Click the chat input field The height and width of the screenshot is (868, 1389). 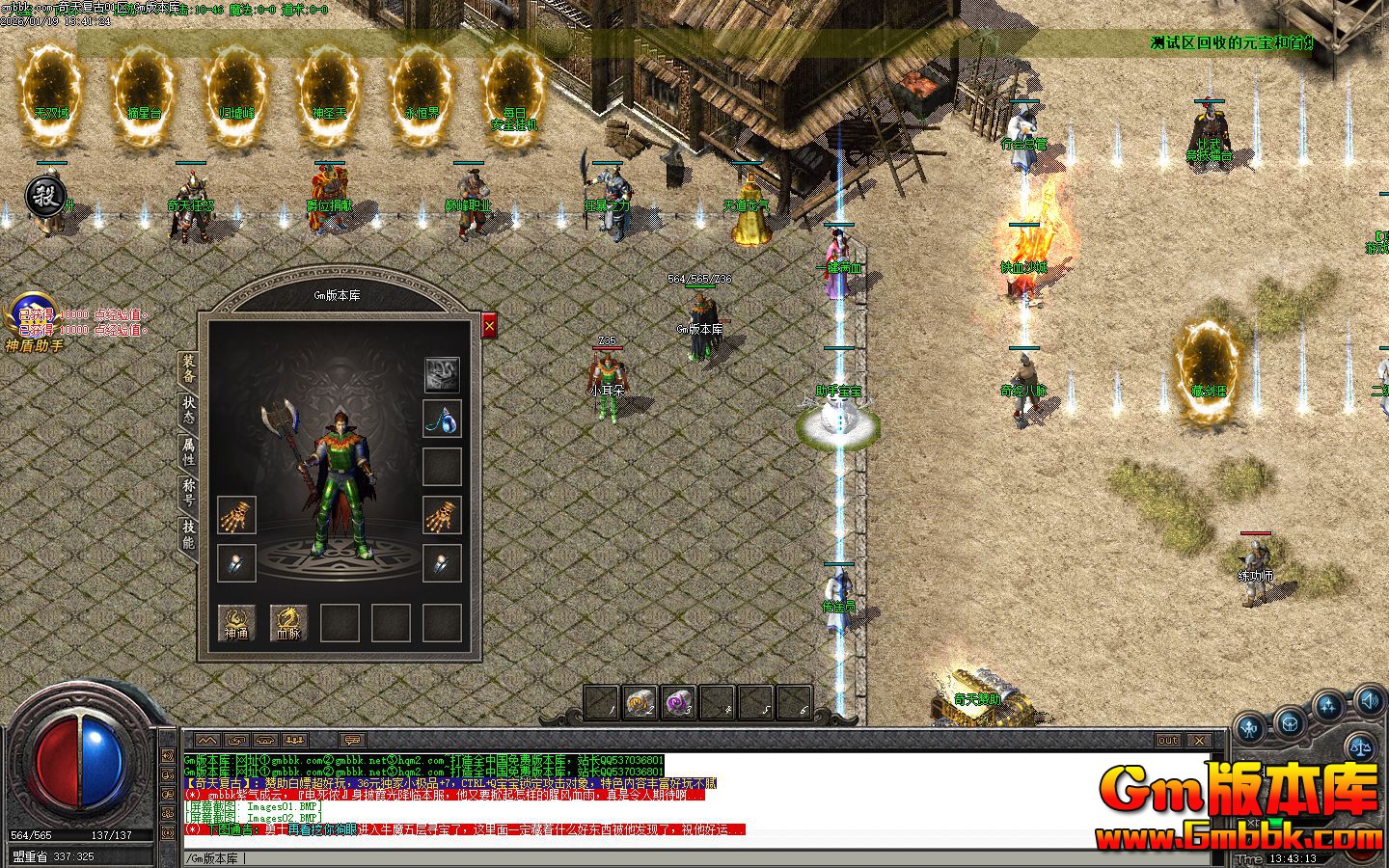pos(675,857)
